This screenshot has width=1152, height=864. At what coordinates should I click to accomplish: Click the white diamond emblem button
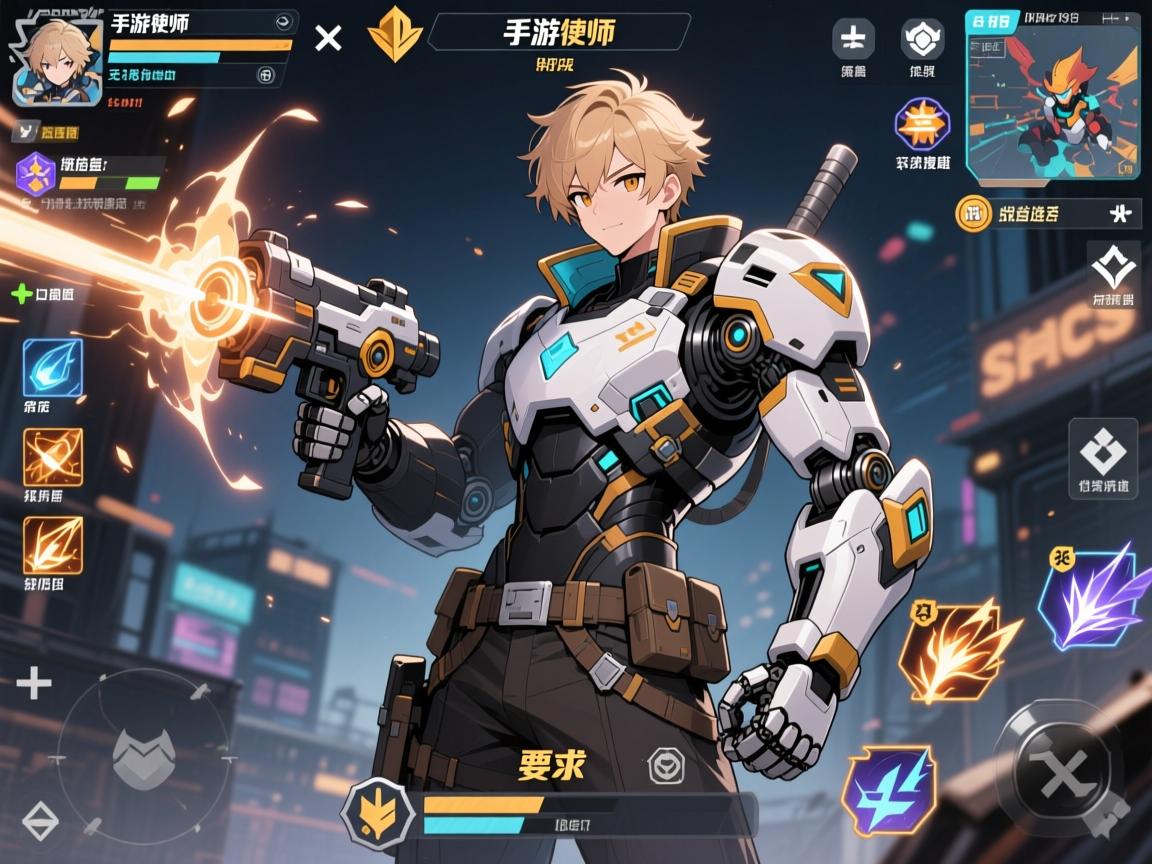pos(1113,266)
